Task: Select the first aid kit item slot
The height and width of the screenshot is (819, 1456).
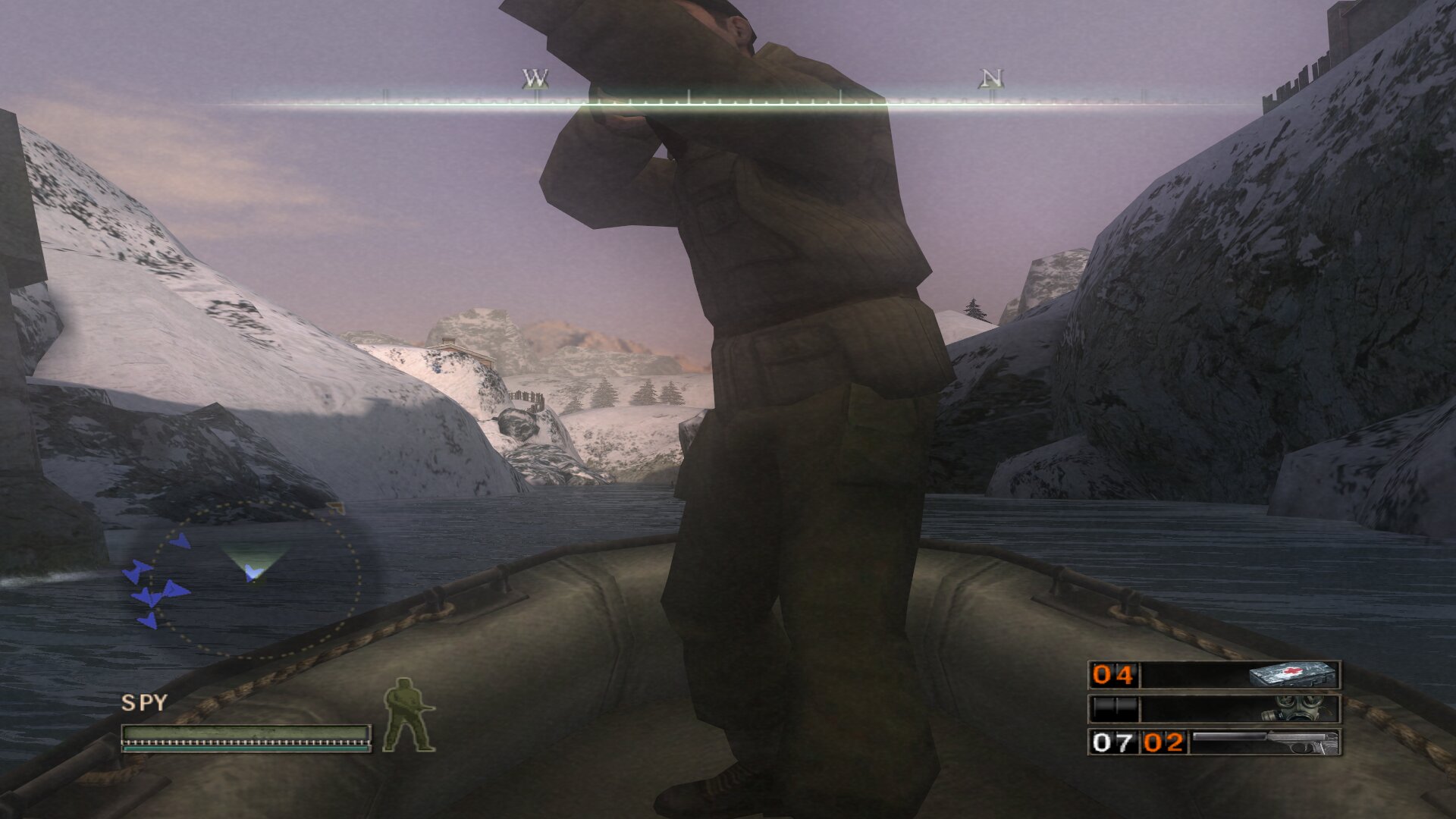Action: pyautogui.click(x=1216, y=674)
